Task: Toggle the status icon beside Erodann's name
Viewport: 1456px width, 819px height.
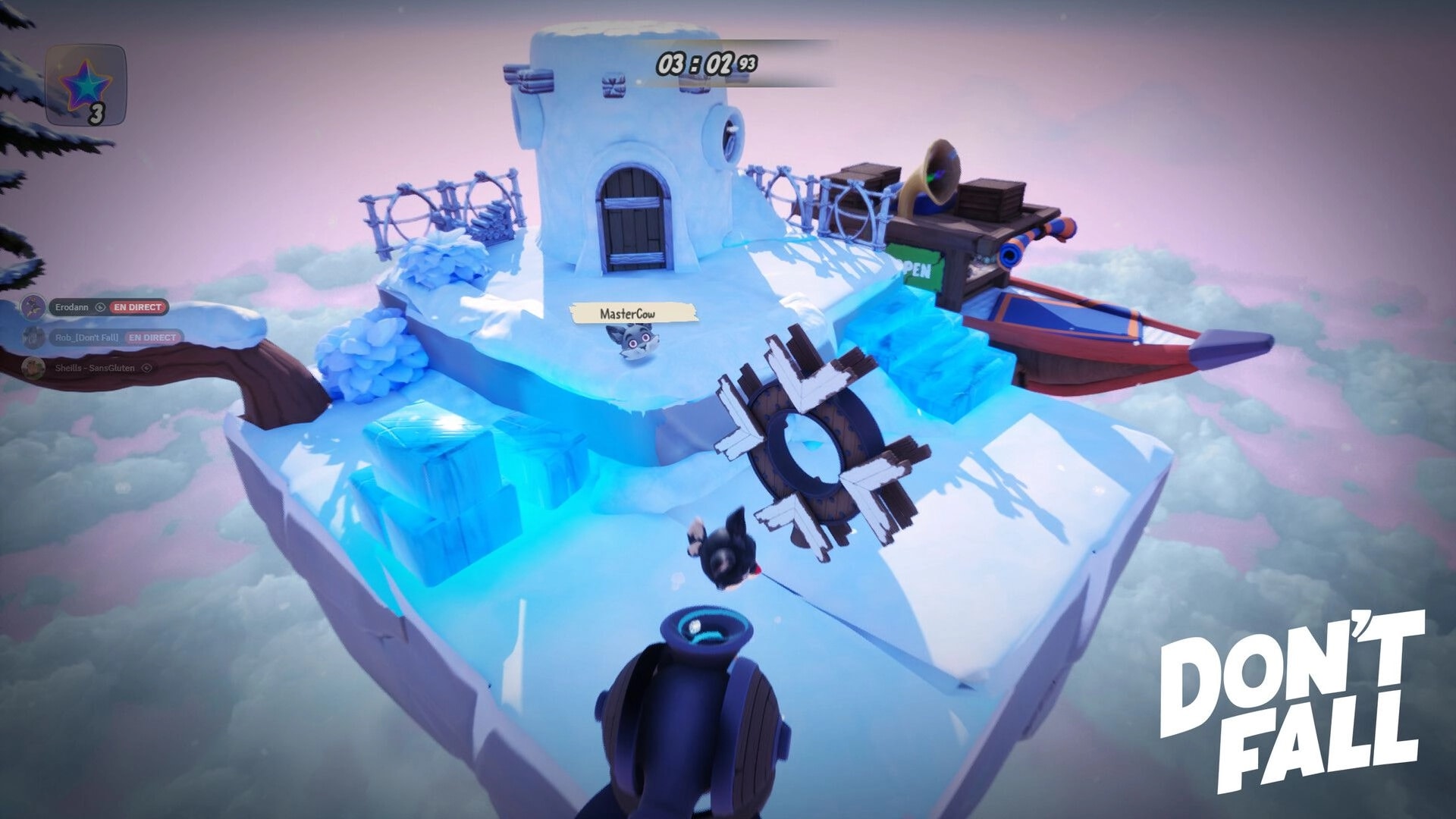Action: coord(101,307)
